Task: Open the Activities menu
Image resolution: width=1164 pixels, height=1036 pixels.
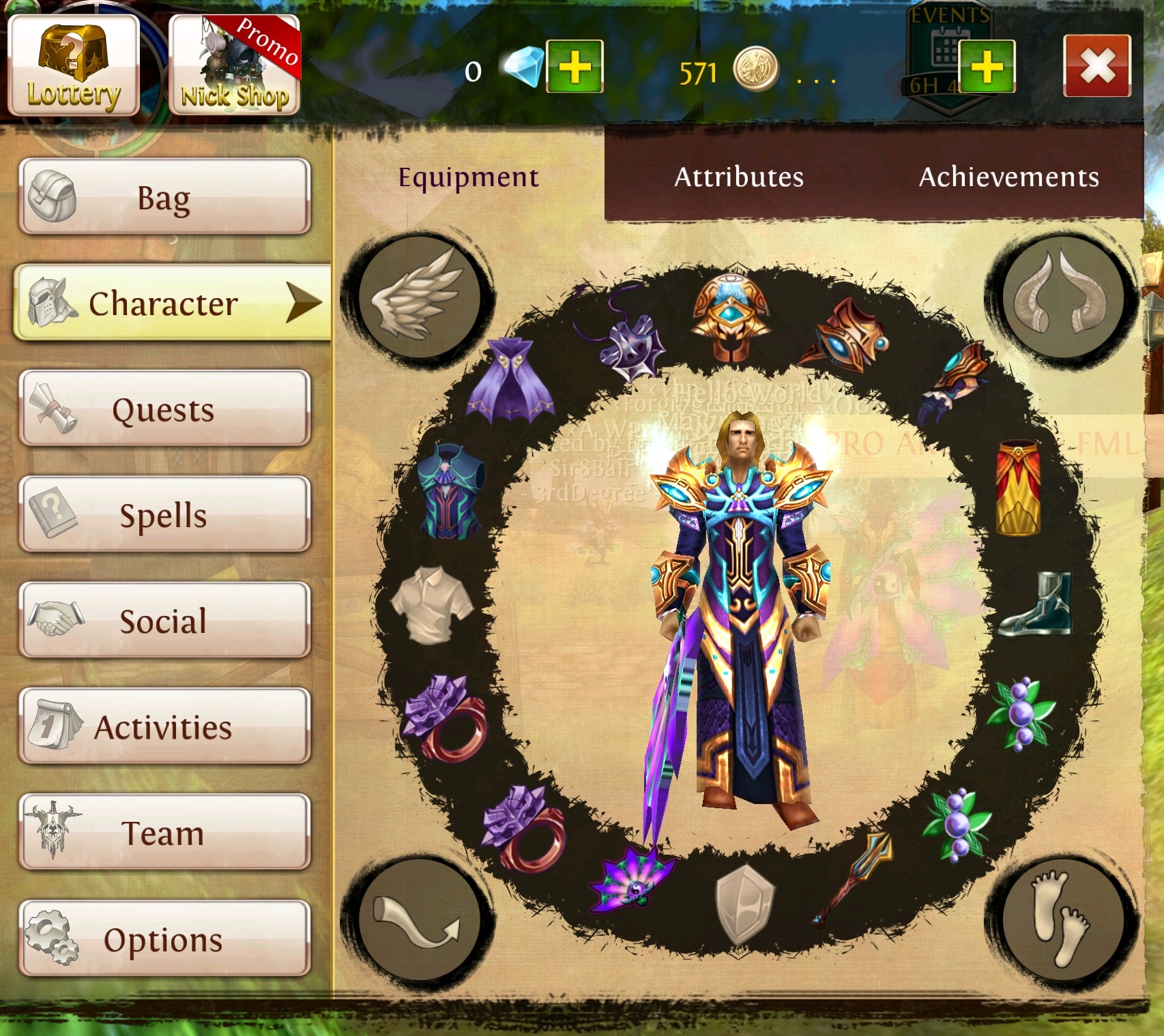Action: point(164,727)
